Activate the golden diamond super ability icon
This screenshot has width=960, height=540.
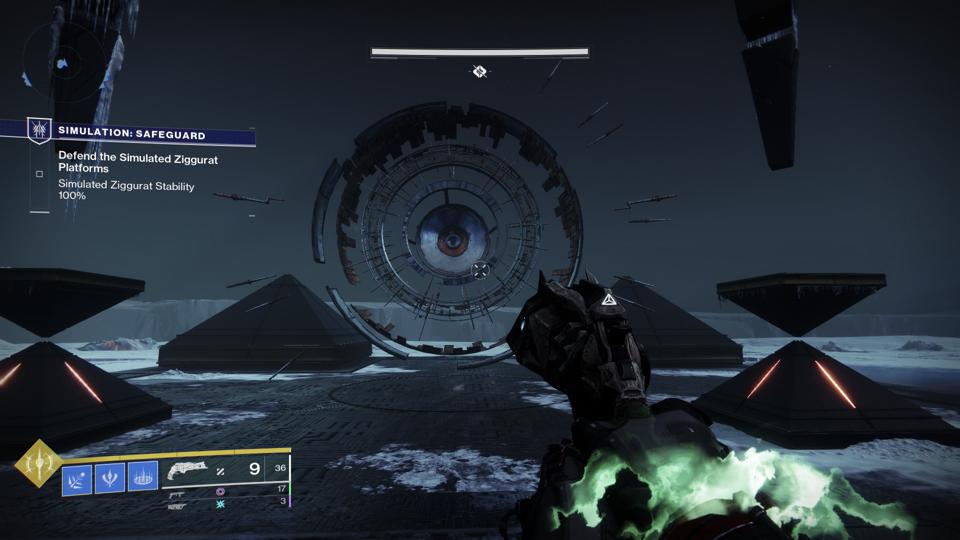coord(38,464)
